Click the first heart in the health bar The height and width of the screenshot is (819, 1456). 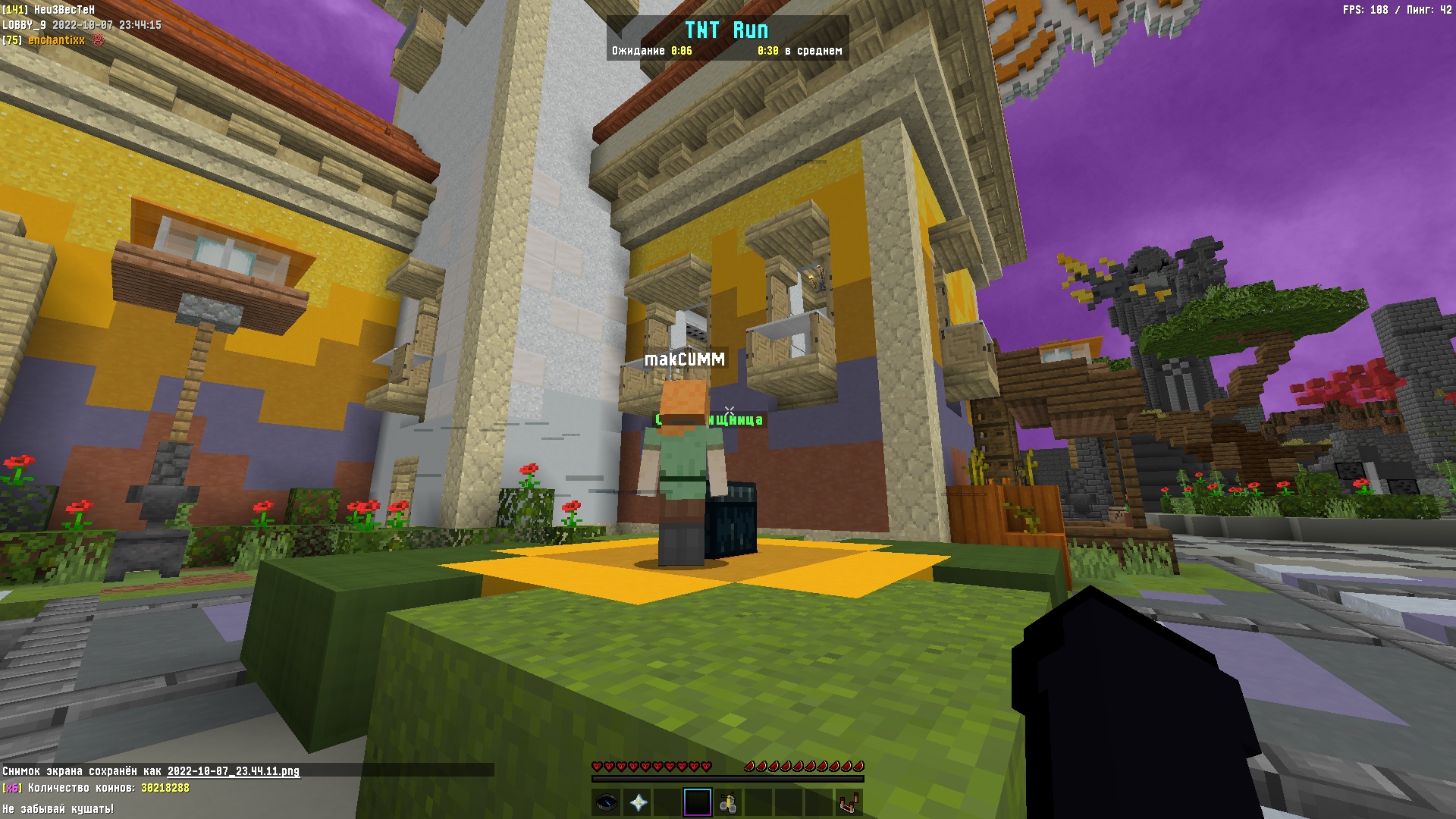pyautogui.click(x=598, y=766)
